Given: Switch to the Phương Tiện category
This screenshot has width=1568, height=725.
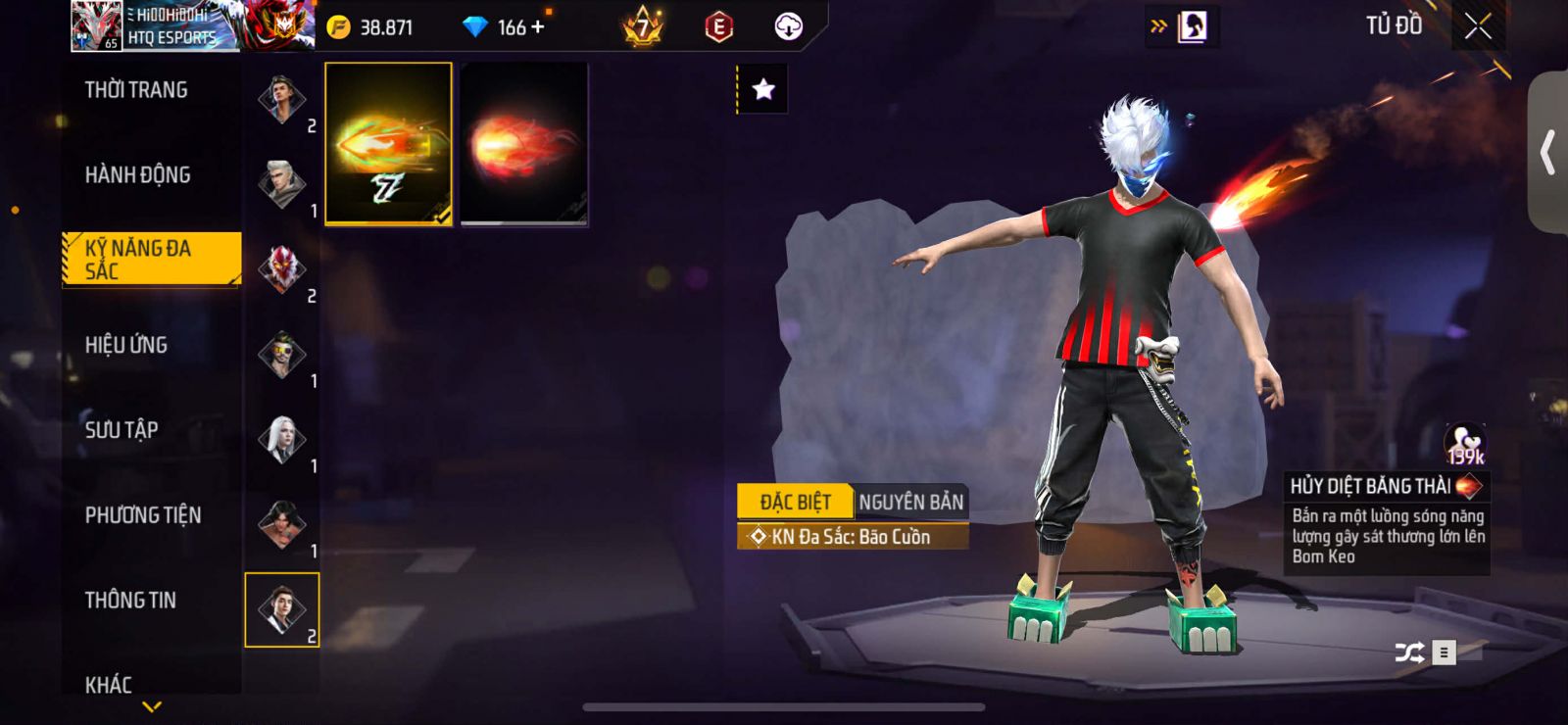Looking at the screenshot, I should coord(143,515).
